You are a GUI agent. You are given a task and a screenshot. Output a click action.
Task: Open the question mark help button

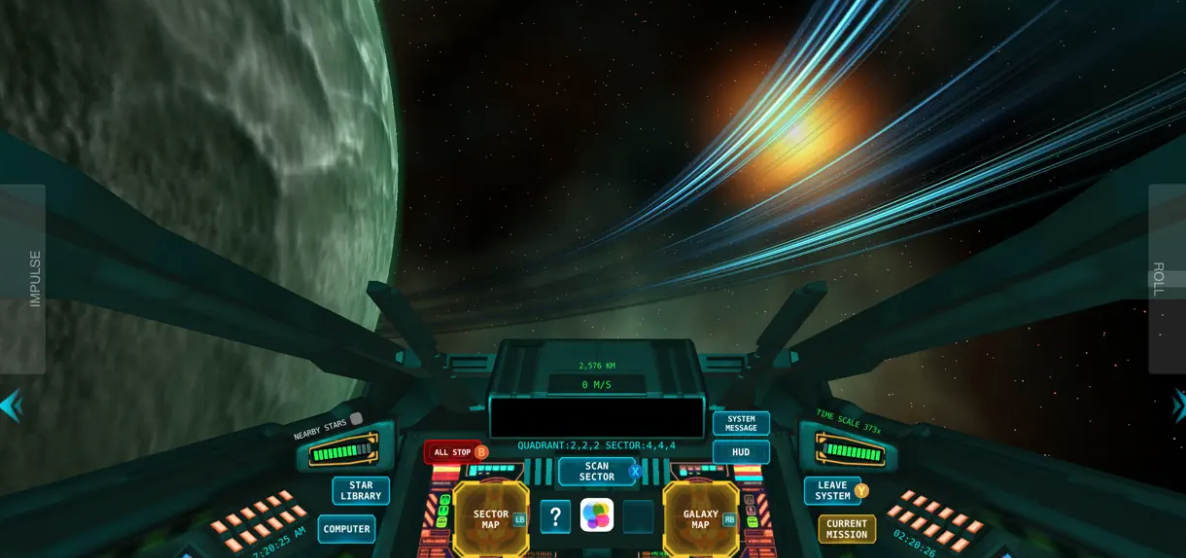[556, 517]
